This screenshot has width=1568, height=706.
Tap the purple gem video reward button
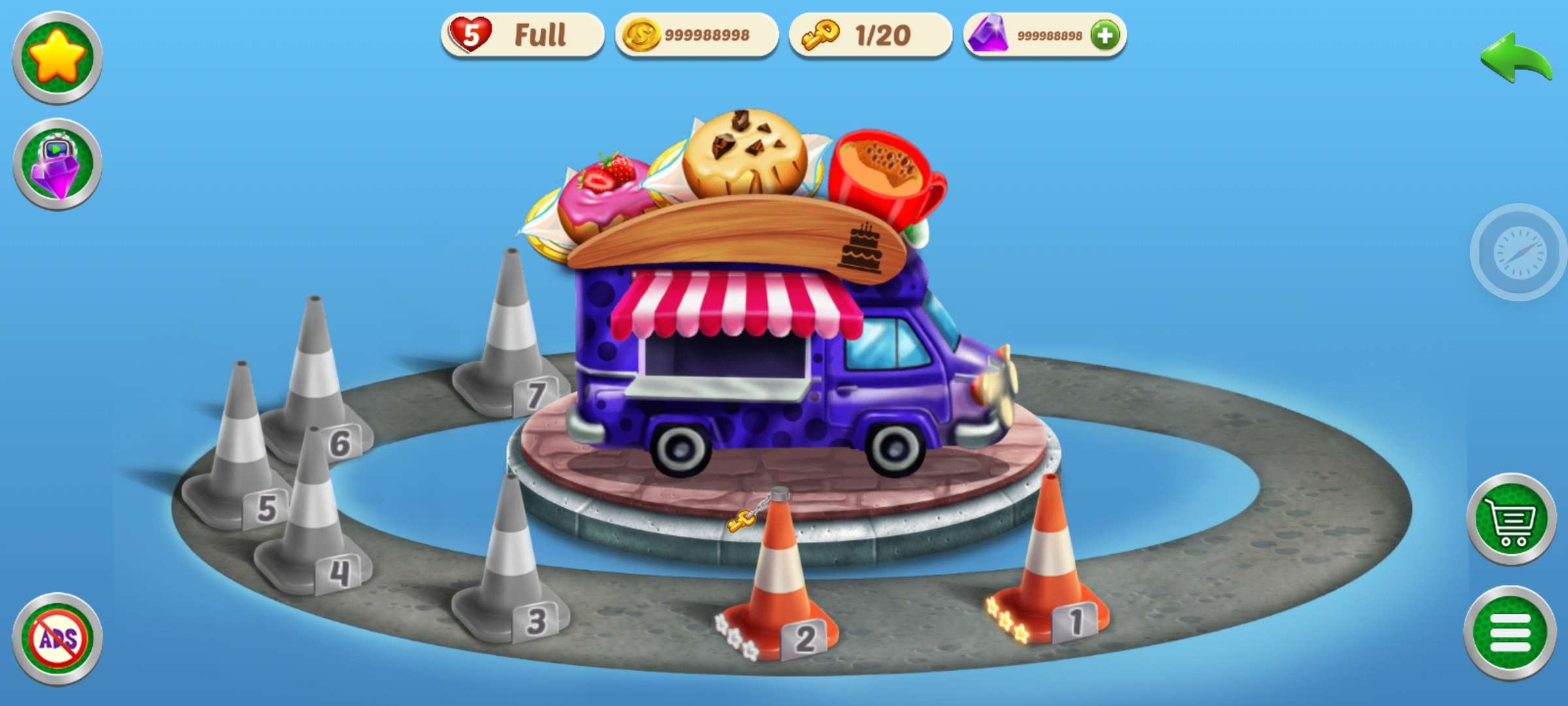coord(57,165)
